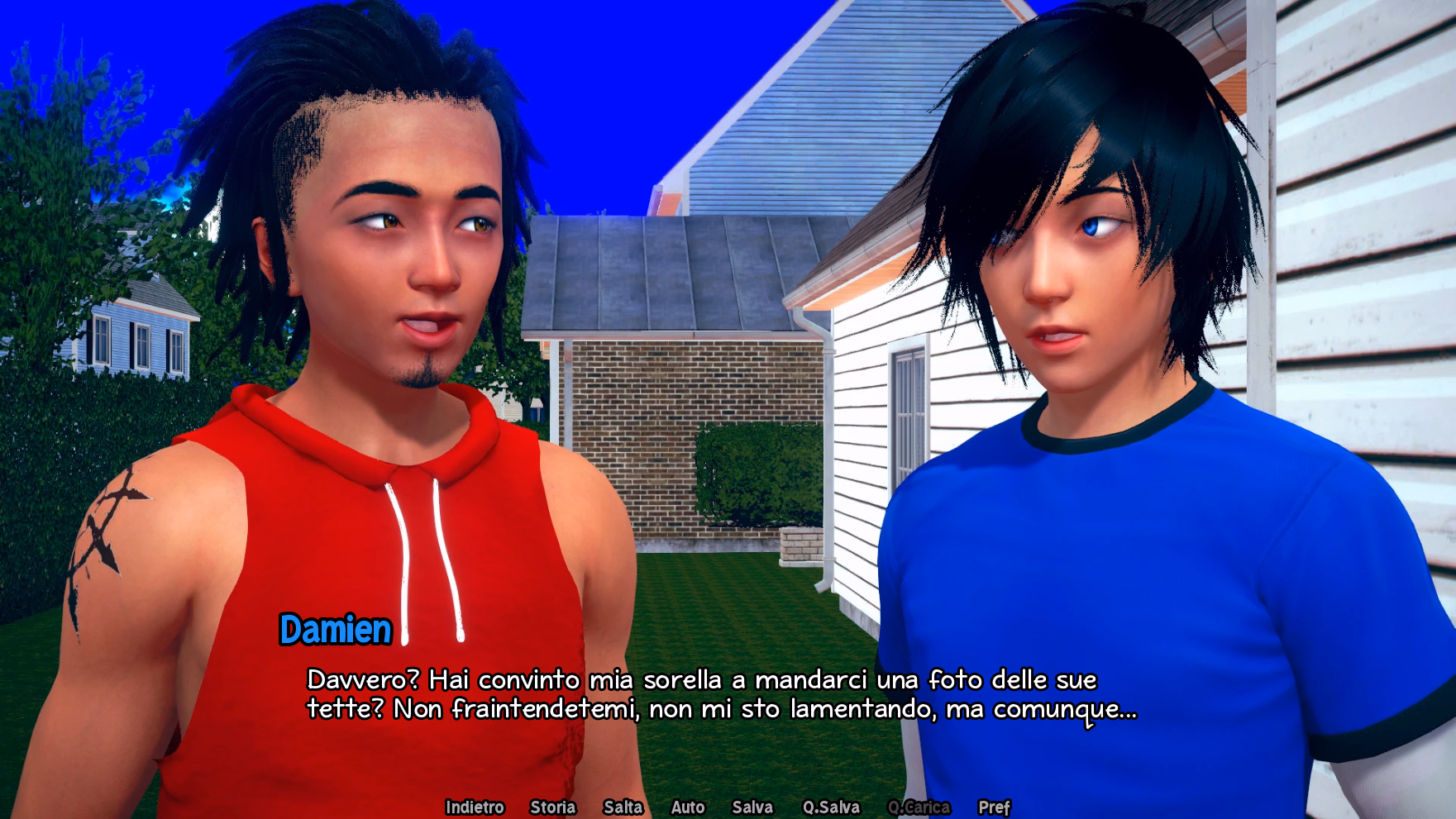This screenshot has height=819, width=1456.
Task: Open the Pref preferences menu
Action: 994,807
